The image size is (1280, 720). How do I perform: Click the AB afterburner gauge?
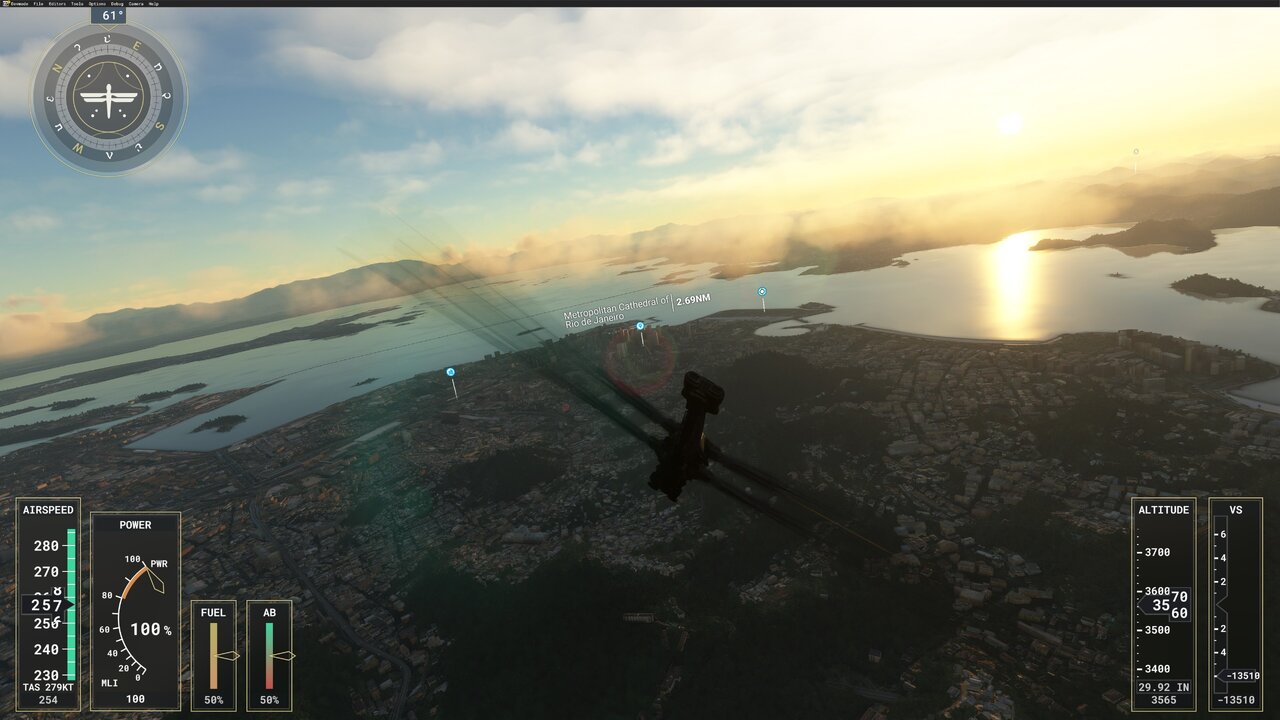pos(268,655)
